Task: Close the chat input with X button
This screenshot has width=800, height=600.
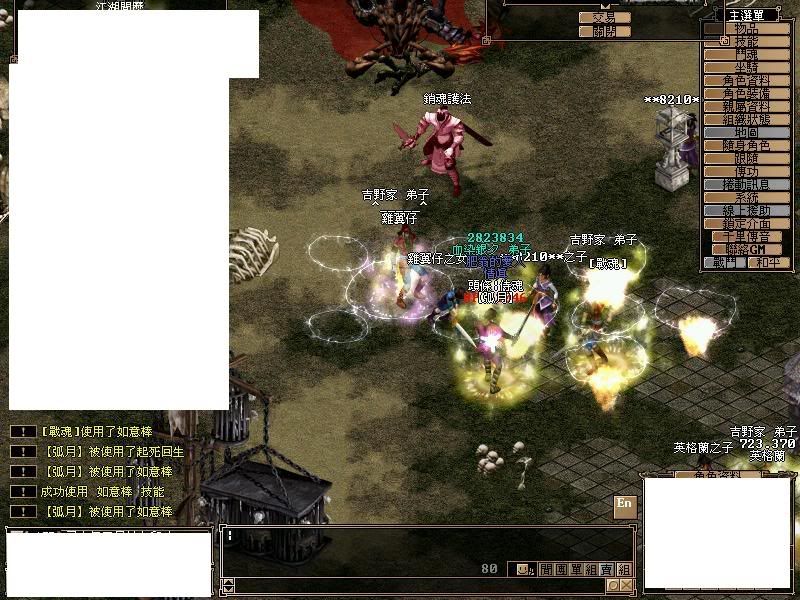Action: 626,585
